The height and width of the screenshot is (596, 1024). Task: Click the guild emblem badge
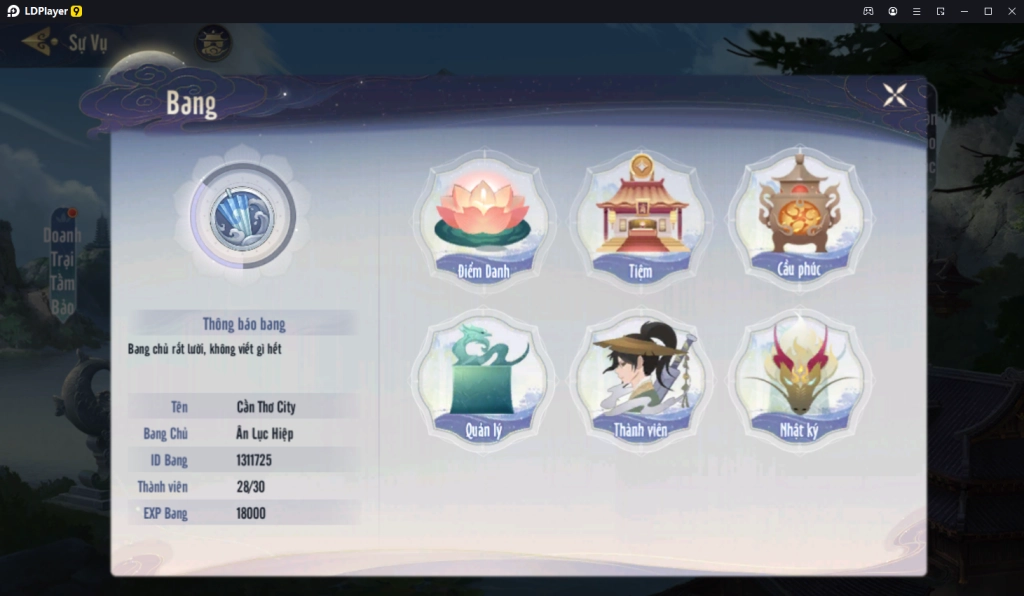pyautogui.click(x=242, y=214)
